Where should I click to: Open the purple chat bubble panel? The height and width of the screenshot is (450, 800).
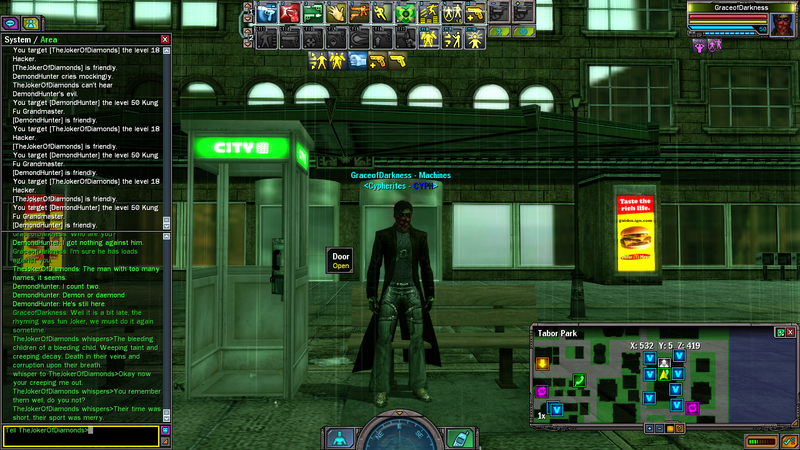(x=10, y=22)
